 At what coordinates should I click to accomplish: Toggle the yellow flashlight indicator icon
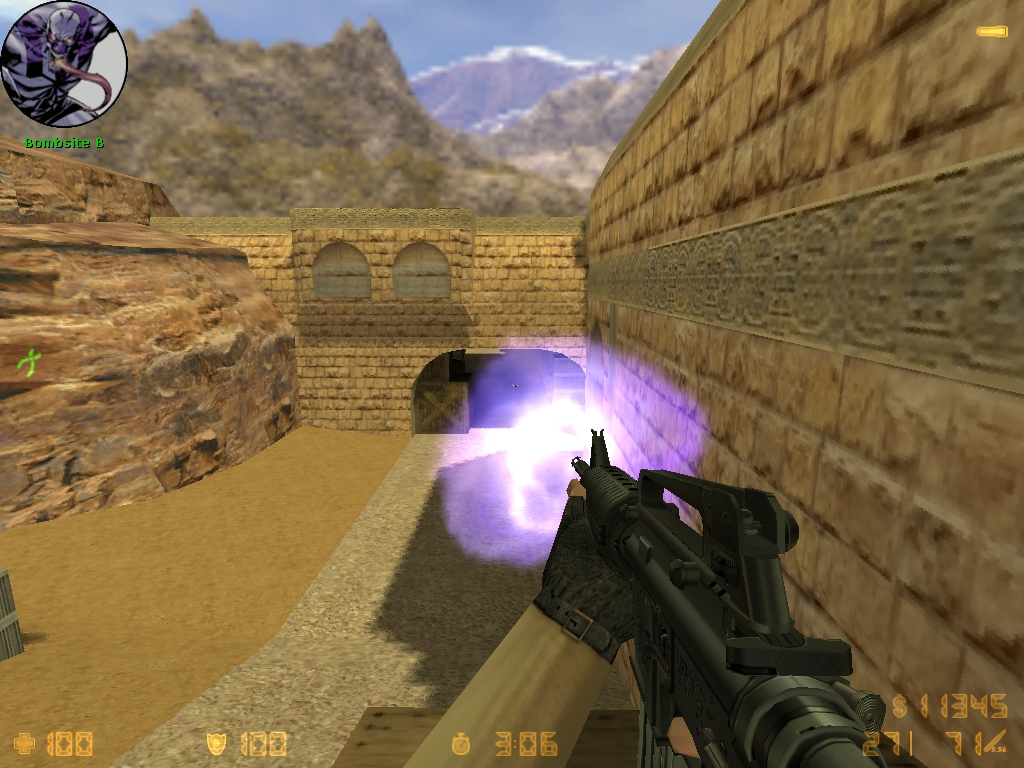[991, 32]
